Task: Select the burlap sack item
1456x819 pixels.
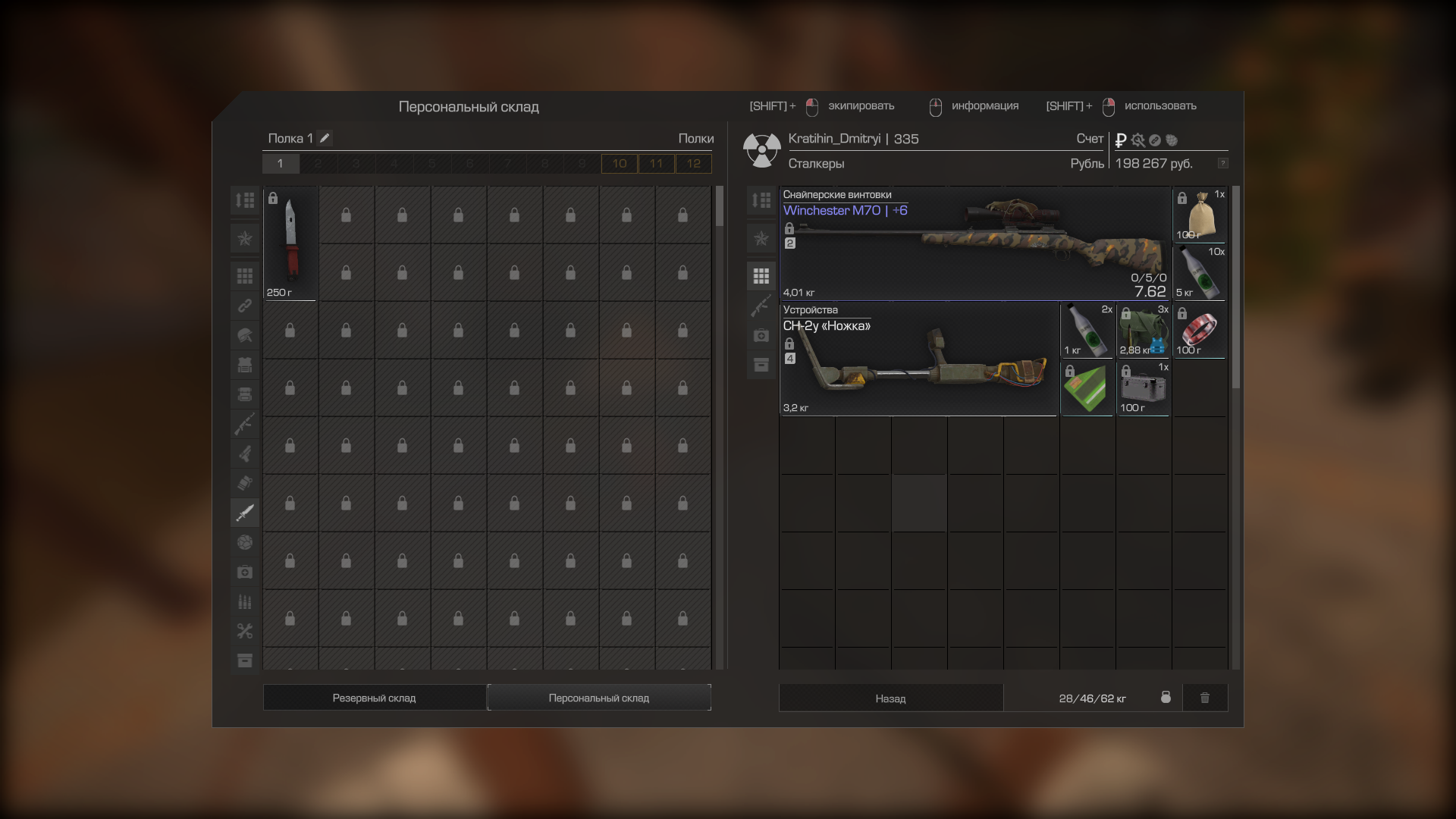Action: point(1200,215)
